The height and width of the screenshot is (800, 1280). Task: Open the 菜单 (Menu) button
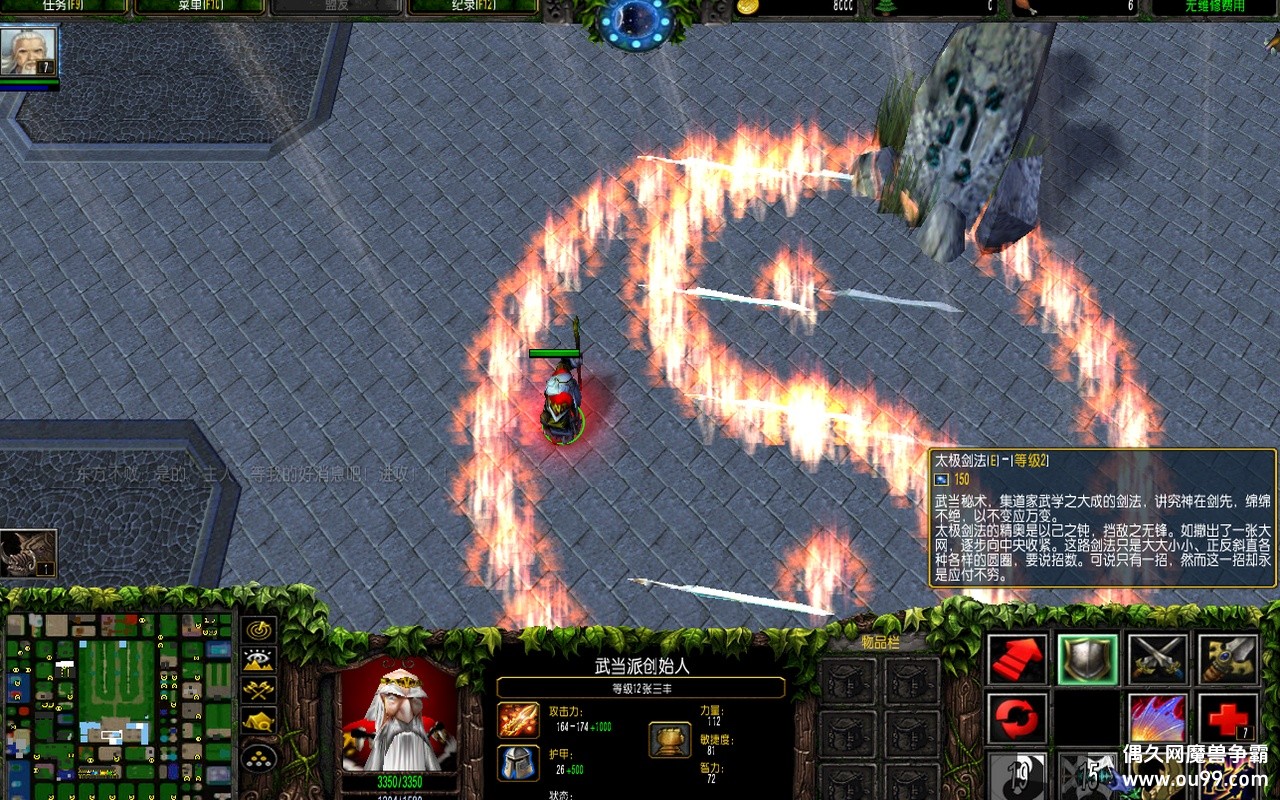[199, 7]
